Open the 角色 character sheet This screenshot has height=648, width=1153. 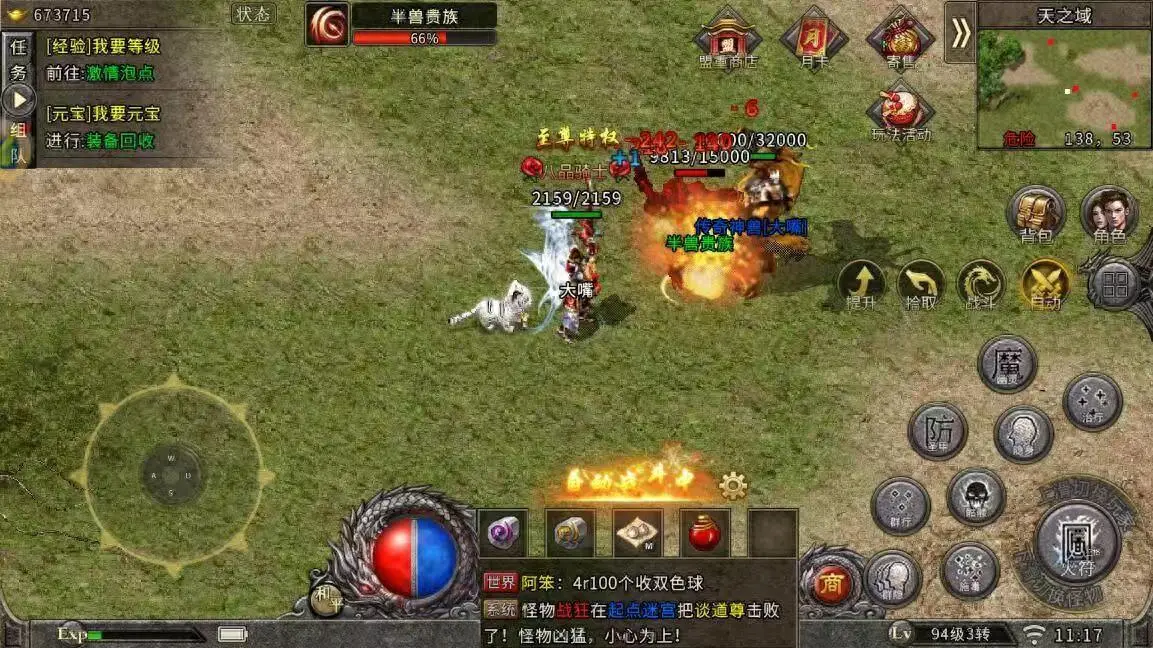coord(1109,214)
